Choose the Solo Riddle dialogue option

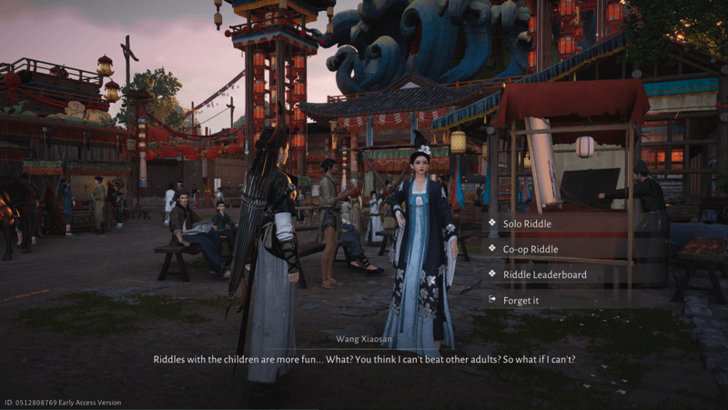click(x=527, y=224)
